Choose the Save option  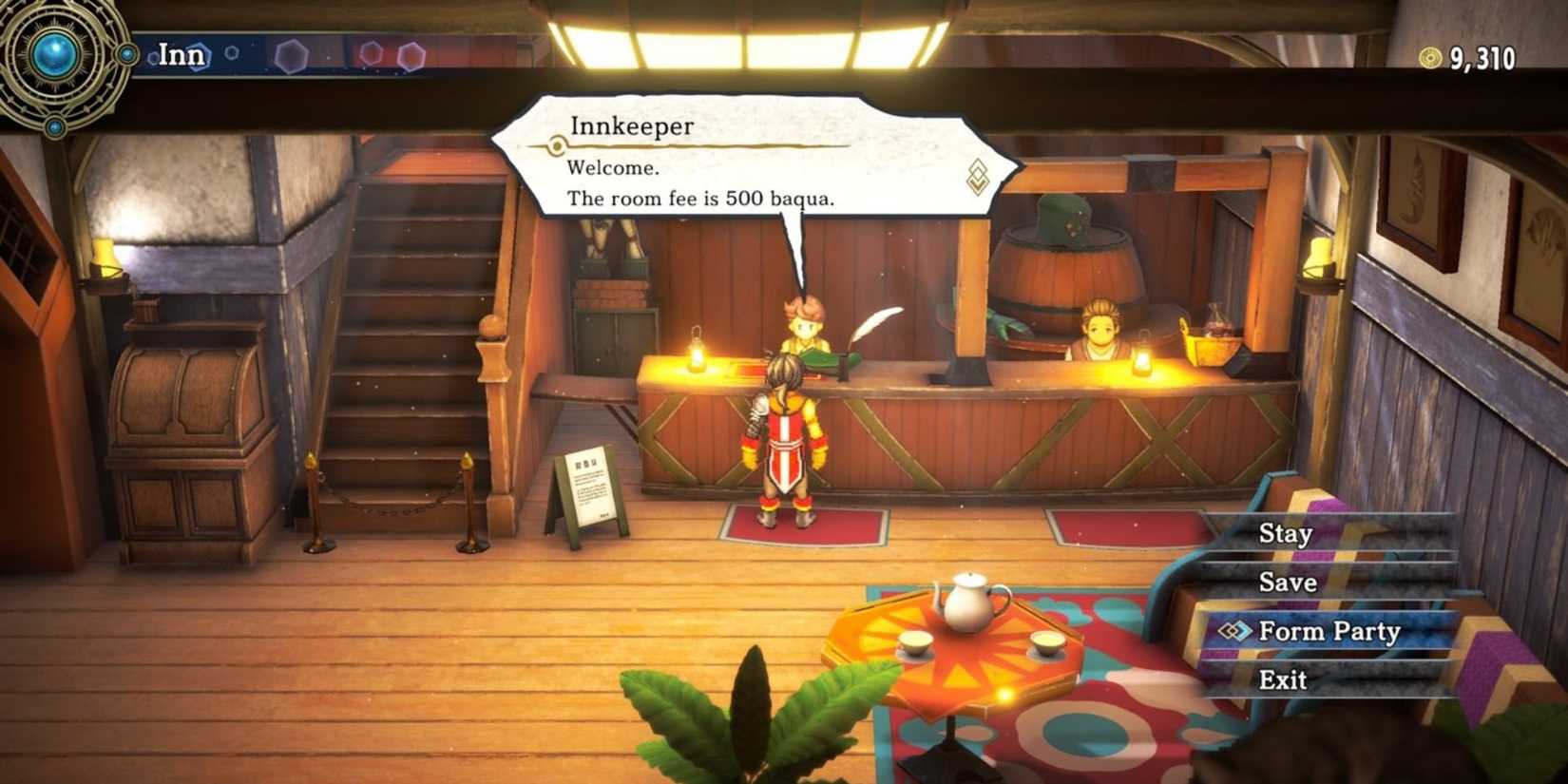coord(1288,583)
